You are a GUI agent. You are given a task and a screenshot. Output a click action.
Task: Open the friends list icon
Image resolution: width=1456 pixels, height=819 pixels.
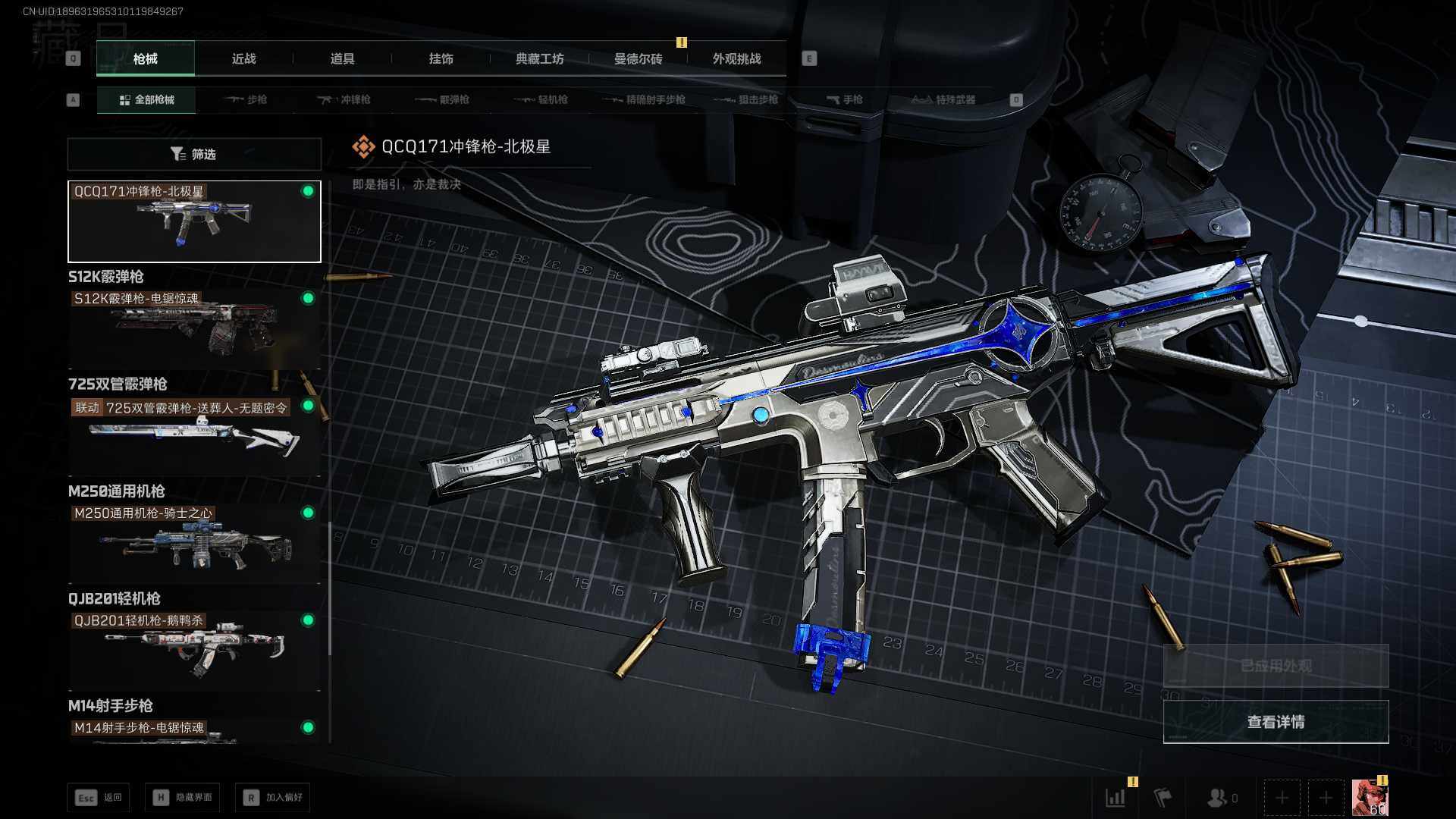click(x=1220, y=798)
